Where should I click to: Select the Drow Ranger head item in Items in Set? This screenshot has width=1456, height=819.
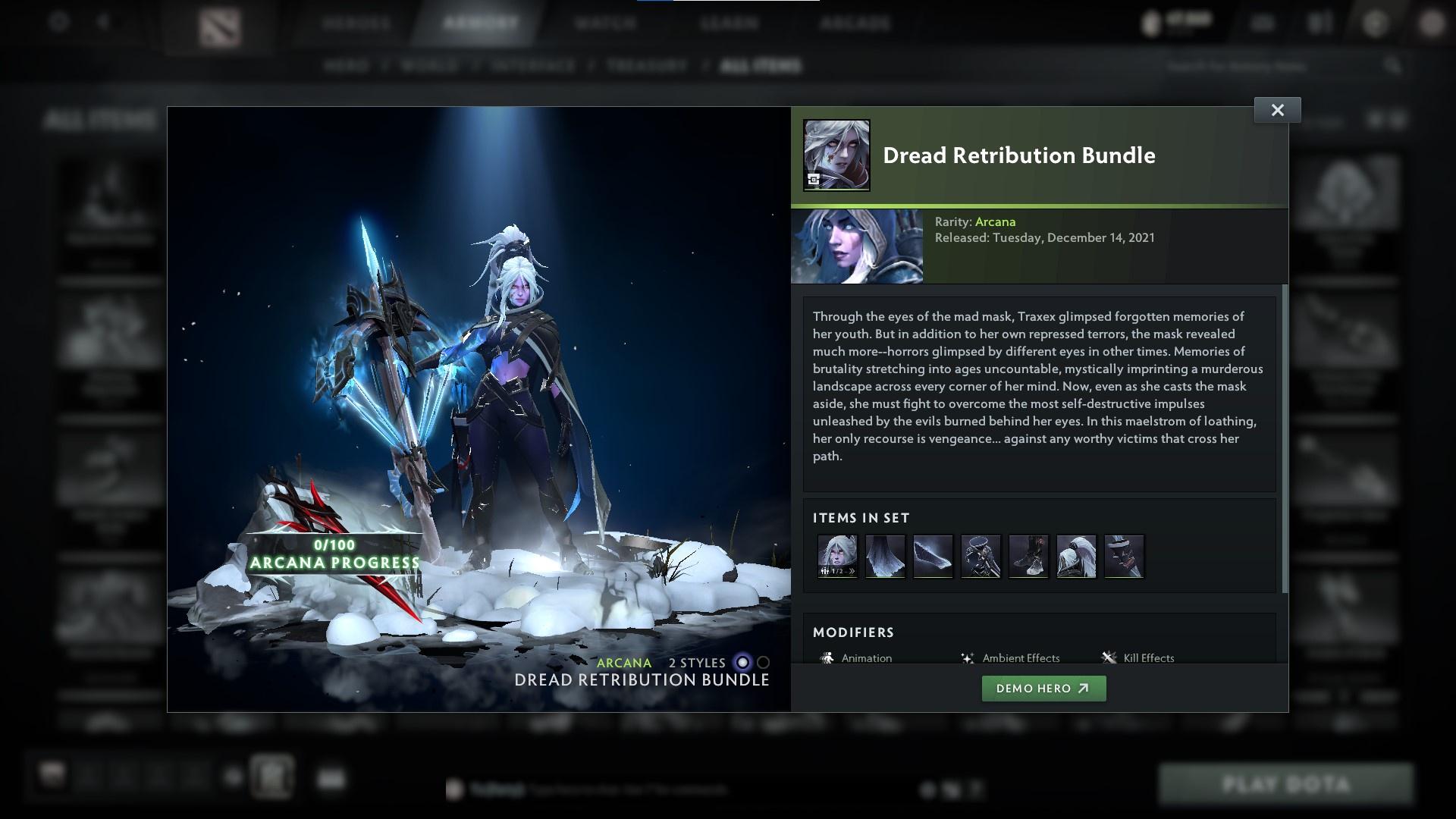836,556
